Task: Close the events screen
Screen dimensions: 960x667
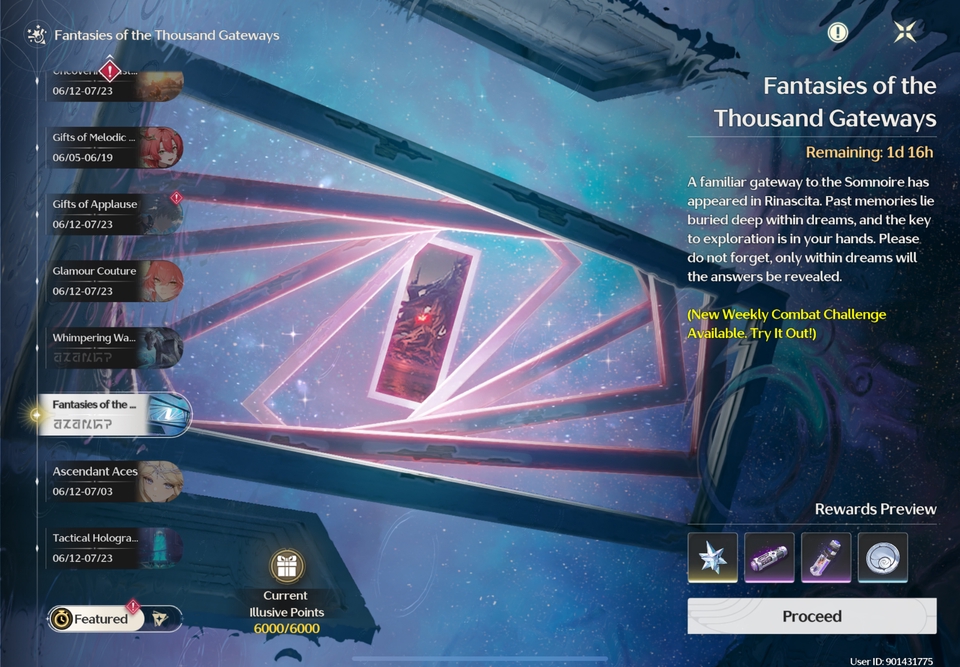Action: tap(905, 32)
